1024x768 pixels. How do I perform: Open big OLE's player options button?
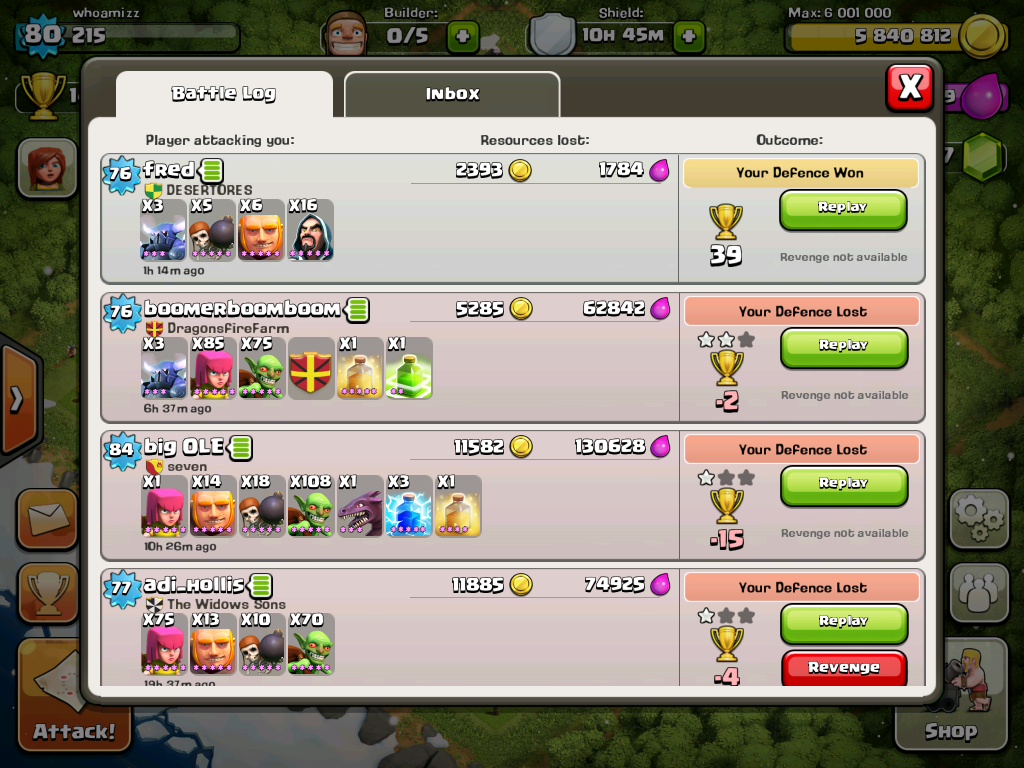tap(241, 447)
